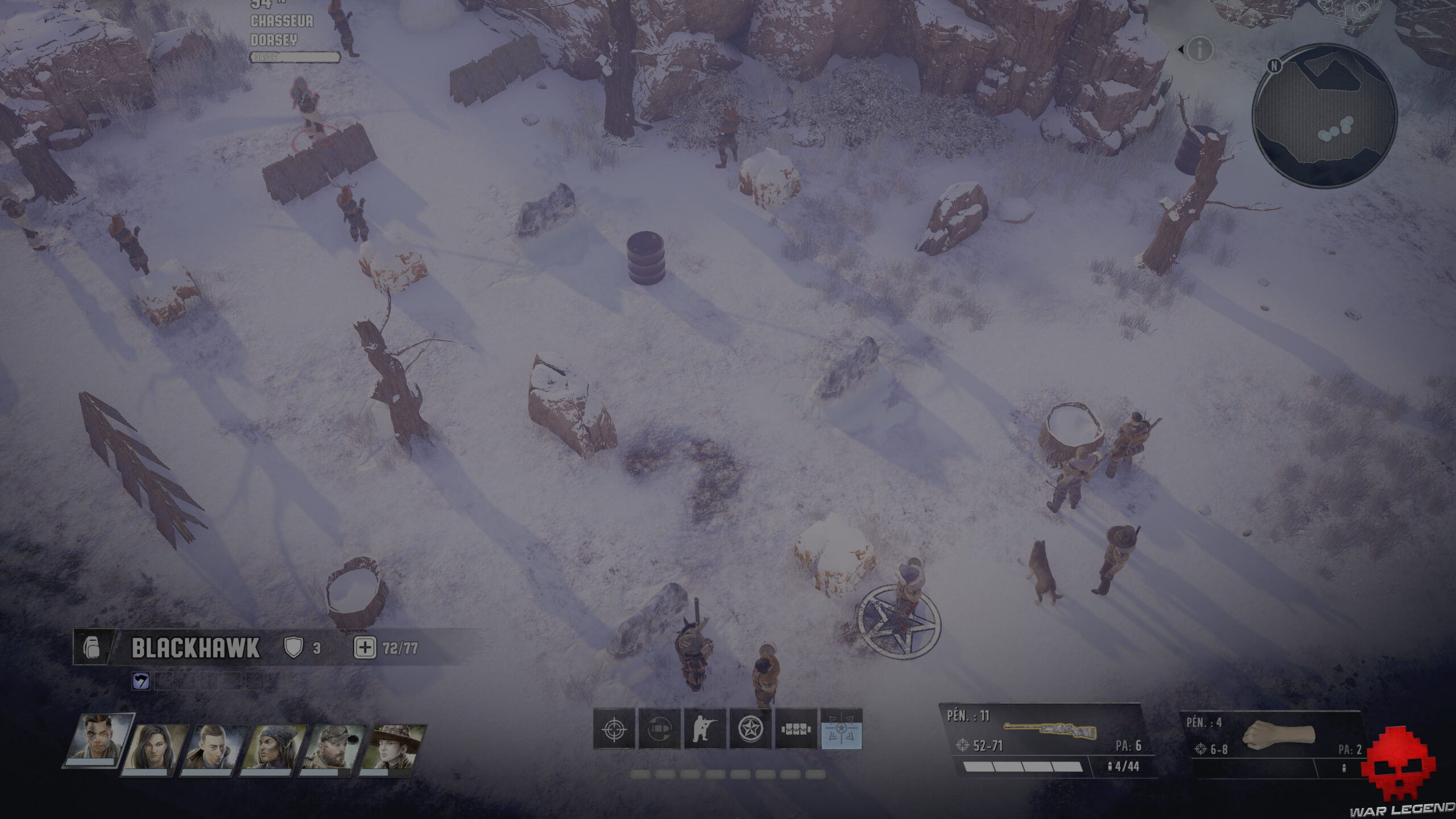Click the Ranger star emblem ability icon

pyautogui.click(x=749, y=729)
